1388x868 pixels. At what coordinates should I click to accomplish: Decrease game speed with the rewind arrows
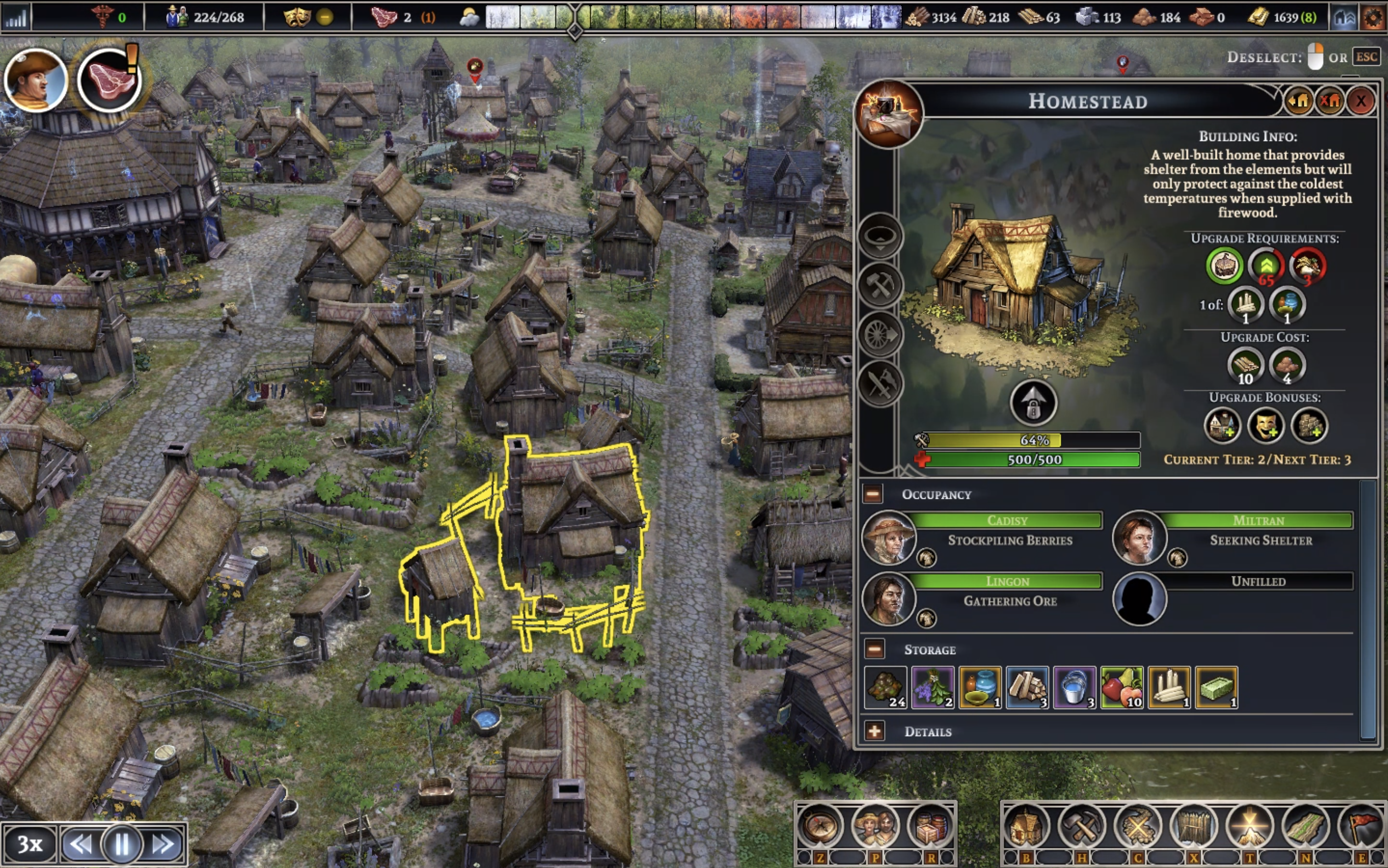tap(80, 844)
